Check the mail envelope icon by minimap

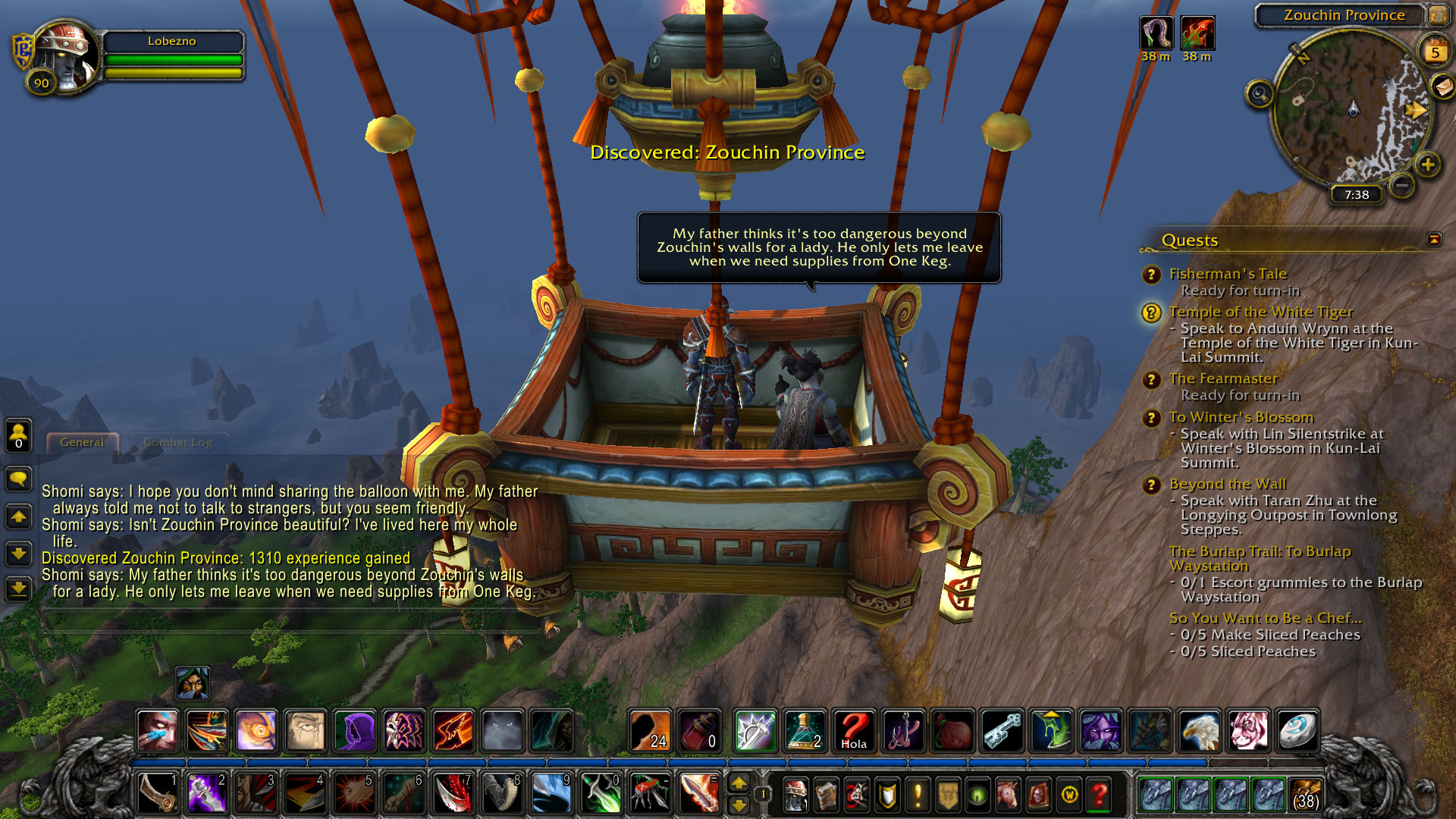pos(1443,86)
